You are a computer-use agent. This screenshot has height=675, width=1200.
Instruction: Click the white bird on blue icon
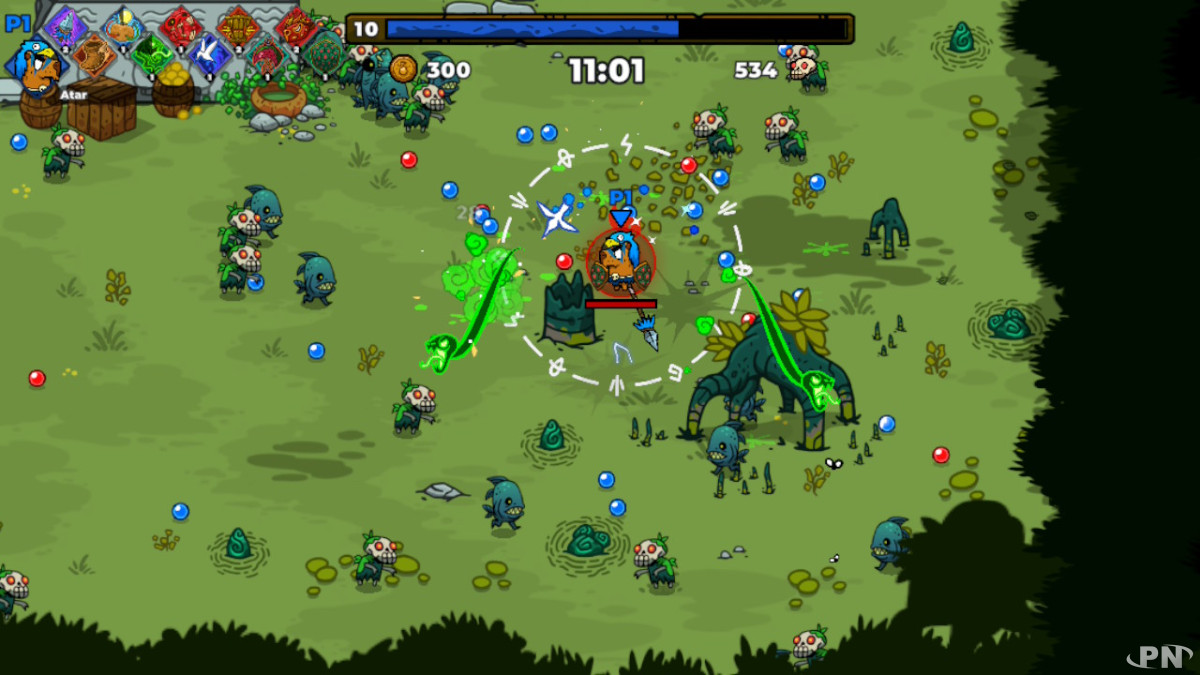(210, 55)
